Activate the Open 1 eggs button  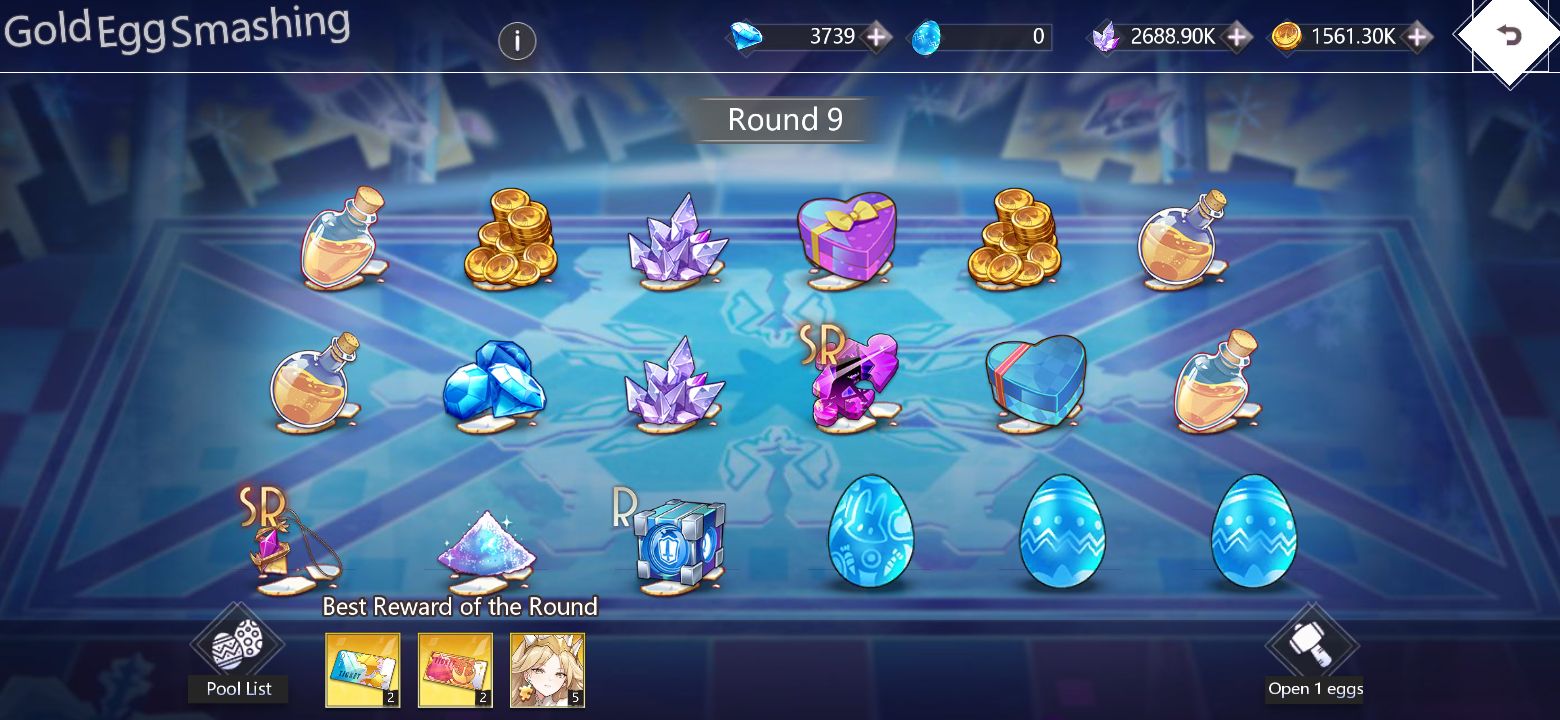coord(1315,688)
